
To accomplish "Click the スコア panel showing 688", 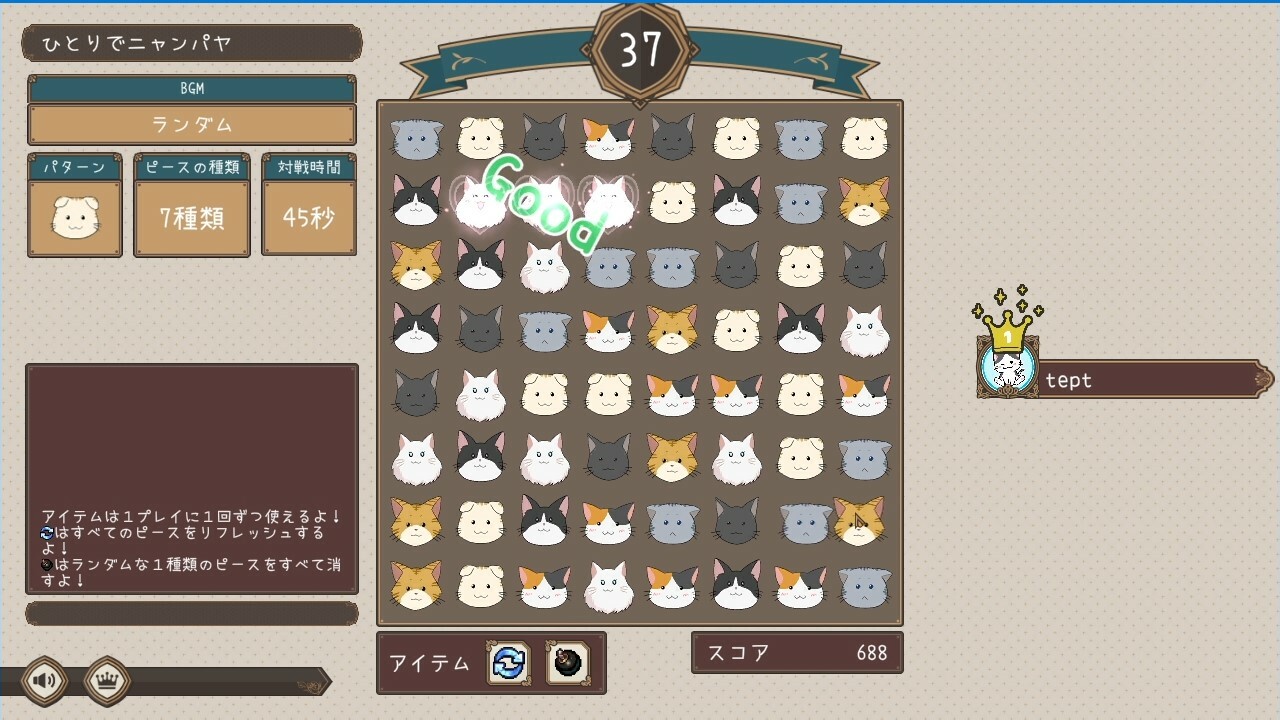I will 797,652.
